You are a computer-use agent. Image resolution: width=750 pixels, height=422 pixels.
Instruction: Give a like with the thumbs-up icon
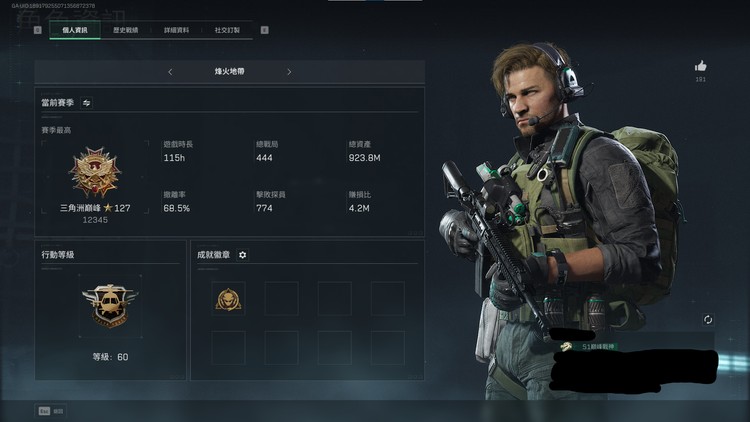700,66
